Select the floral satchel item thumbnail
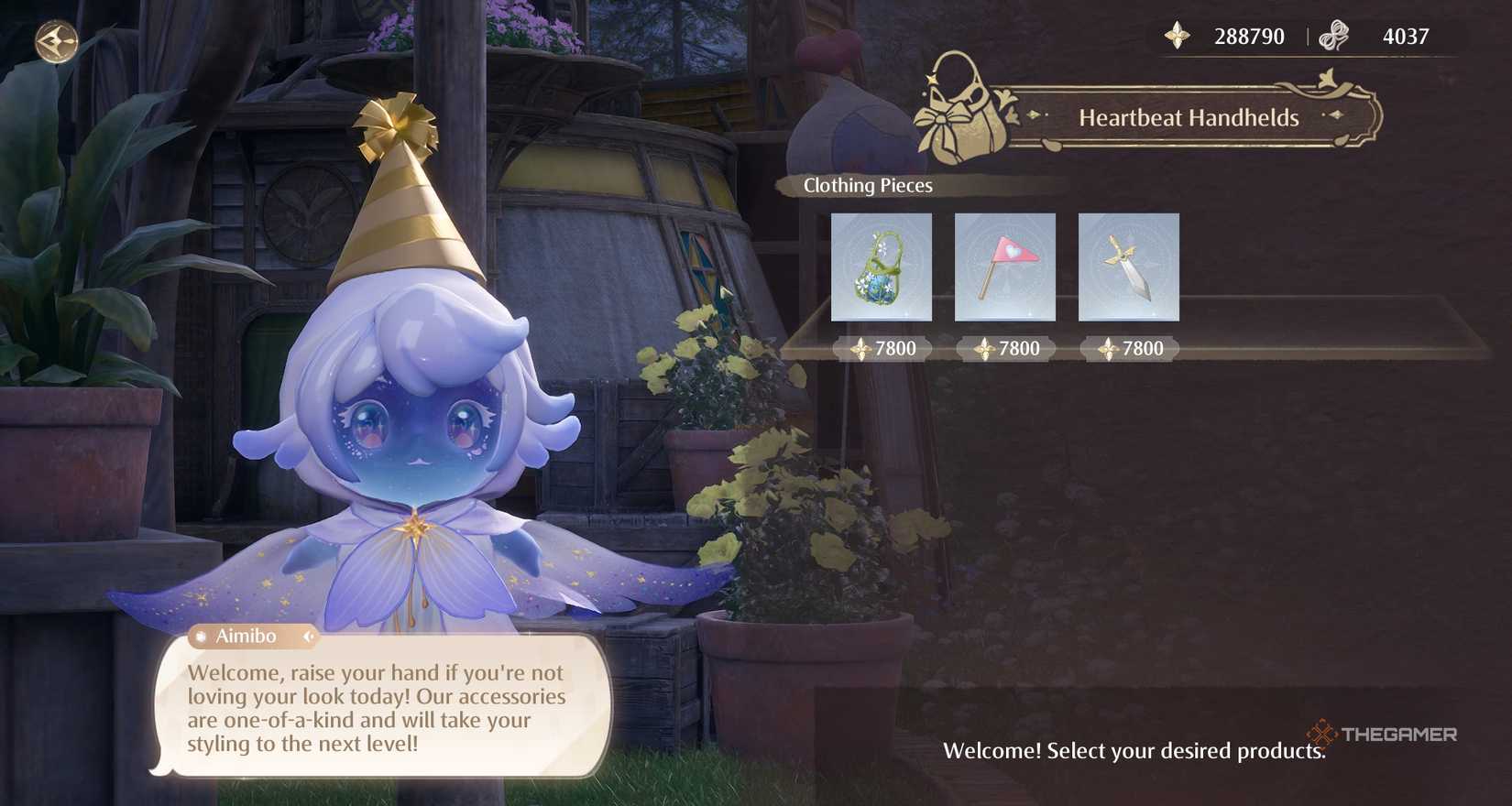This screenshot has width=1512, height=806. 881,268
